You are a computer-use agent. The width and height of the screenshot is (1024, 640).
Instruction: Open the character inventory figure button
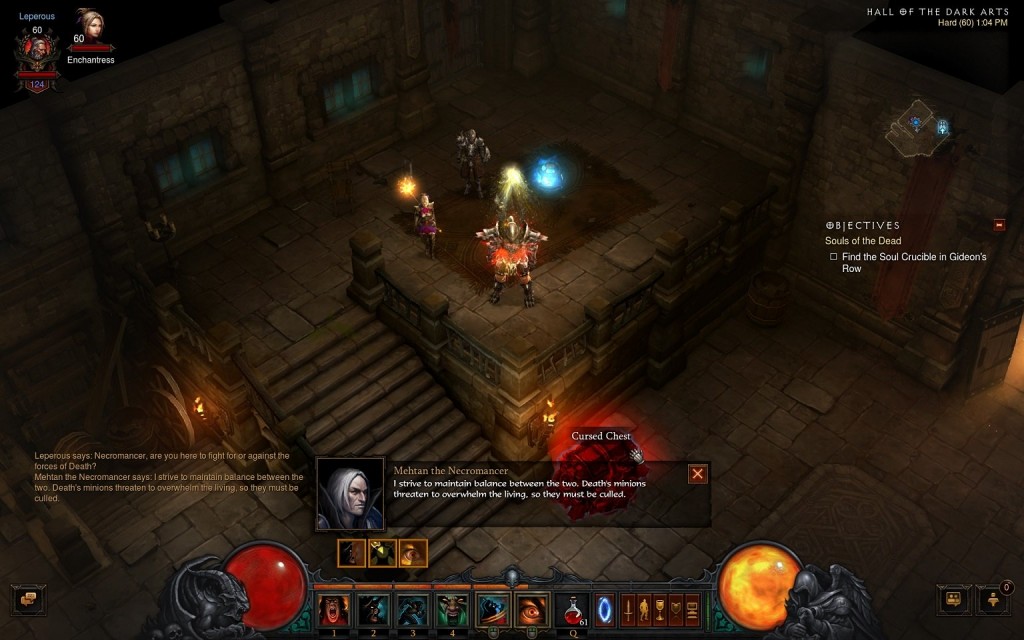pyautogui.click(x=644, y=608)
